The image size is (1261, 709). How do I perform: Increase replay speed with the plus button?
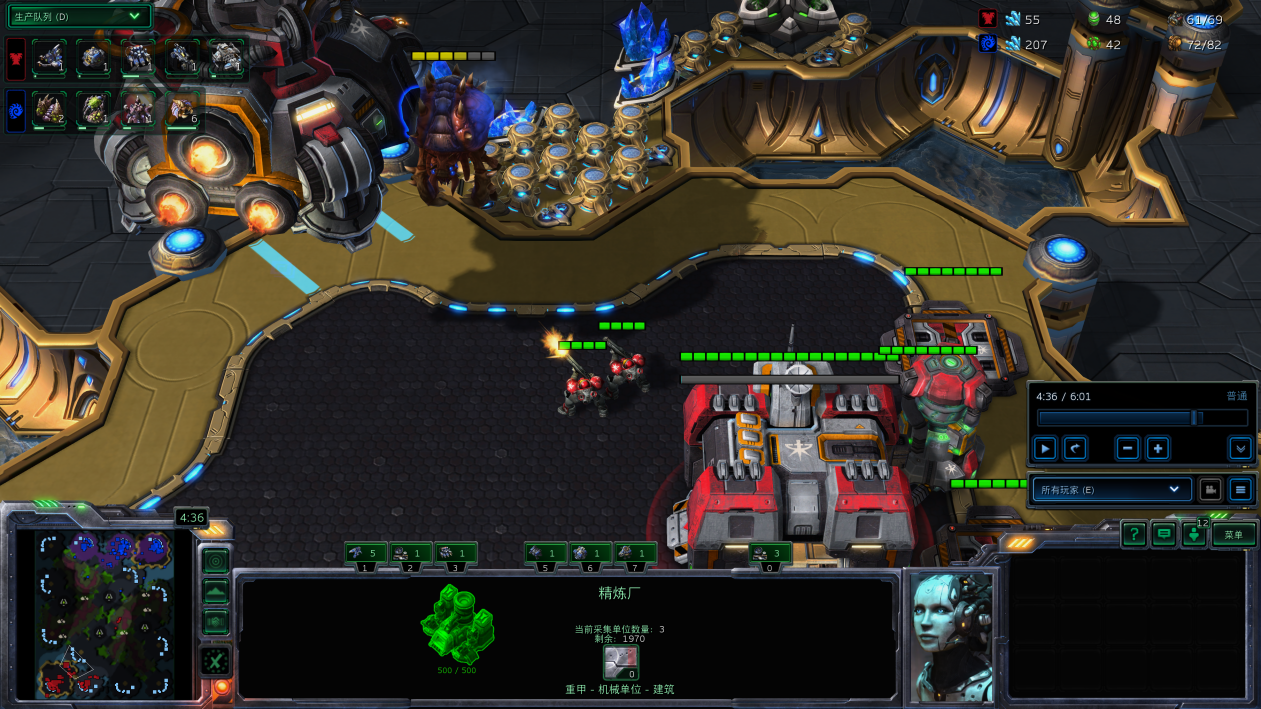[x=1158, y=449]
